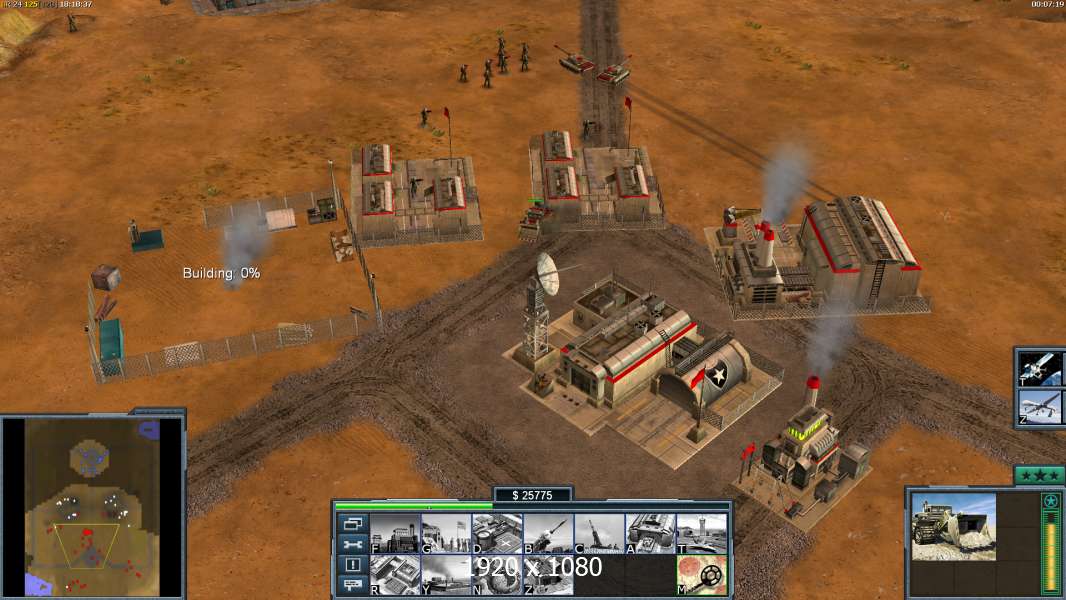Select the artillery cannon build icon C

[599, 533]
